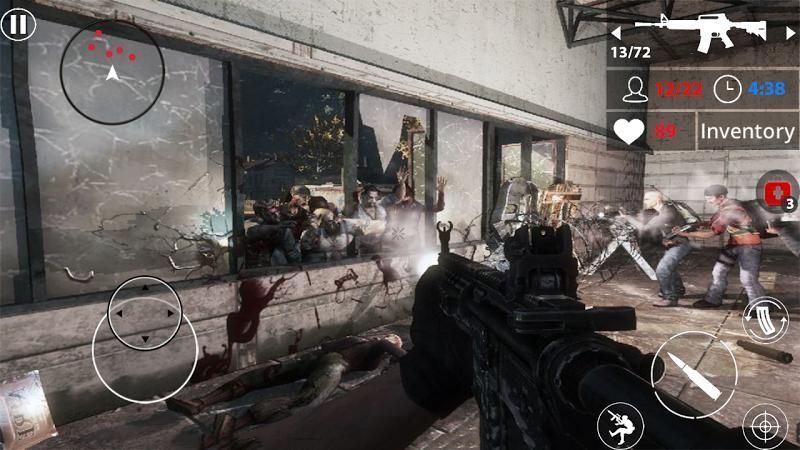Image resolution: width=800 pixels, height=450 pixels.
Task: Fire with the bullet button
Action: (x=686, y=374)
